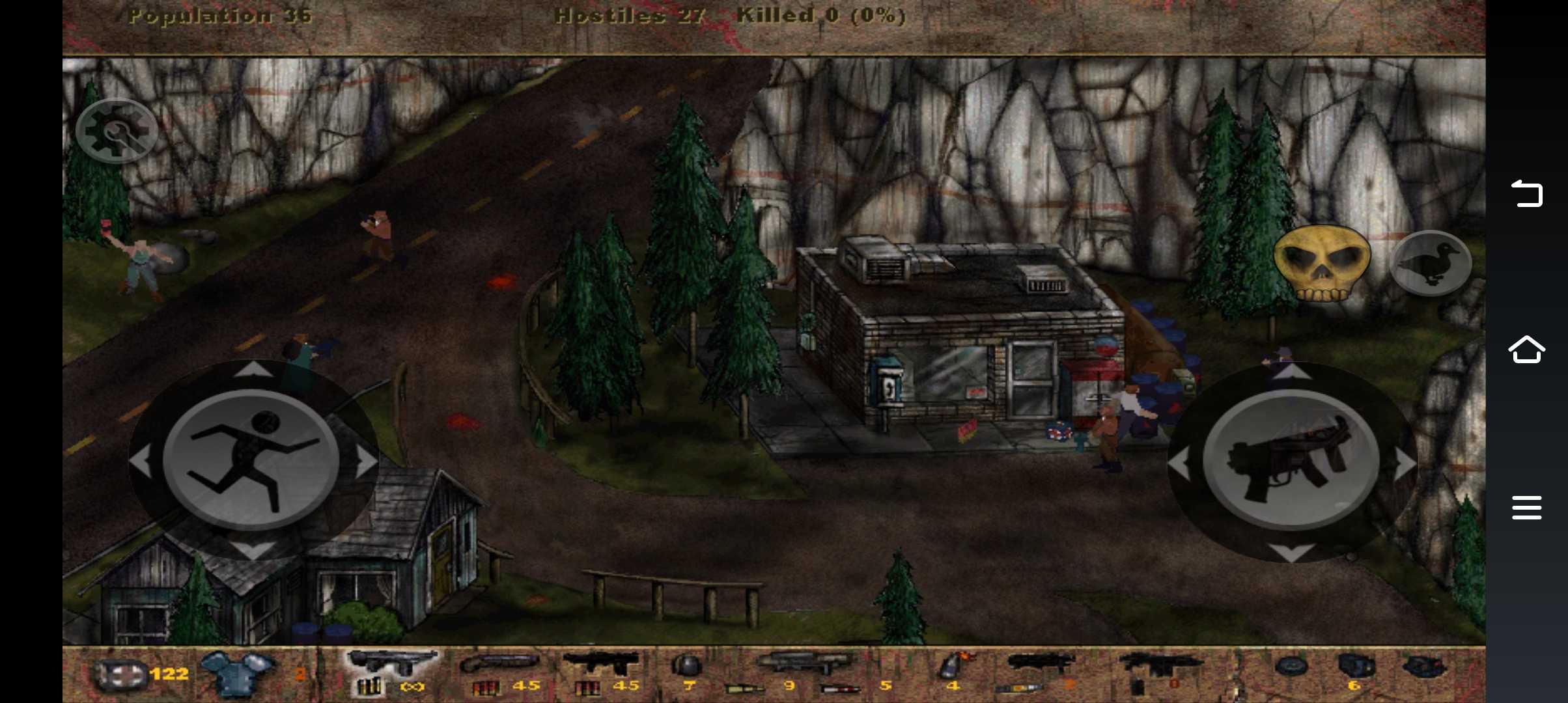Select the grenade weapon icon
The width and height of the screenshot is (1568, 703).
[686, 667]
